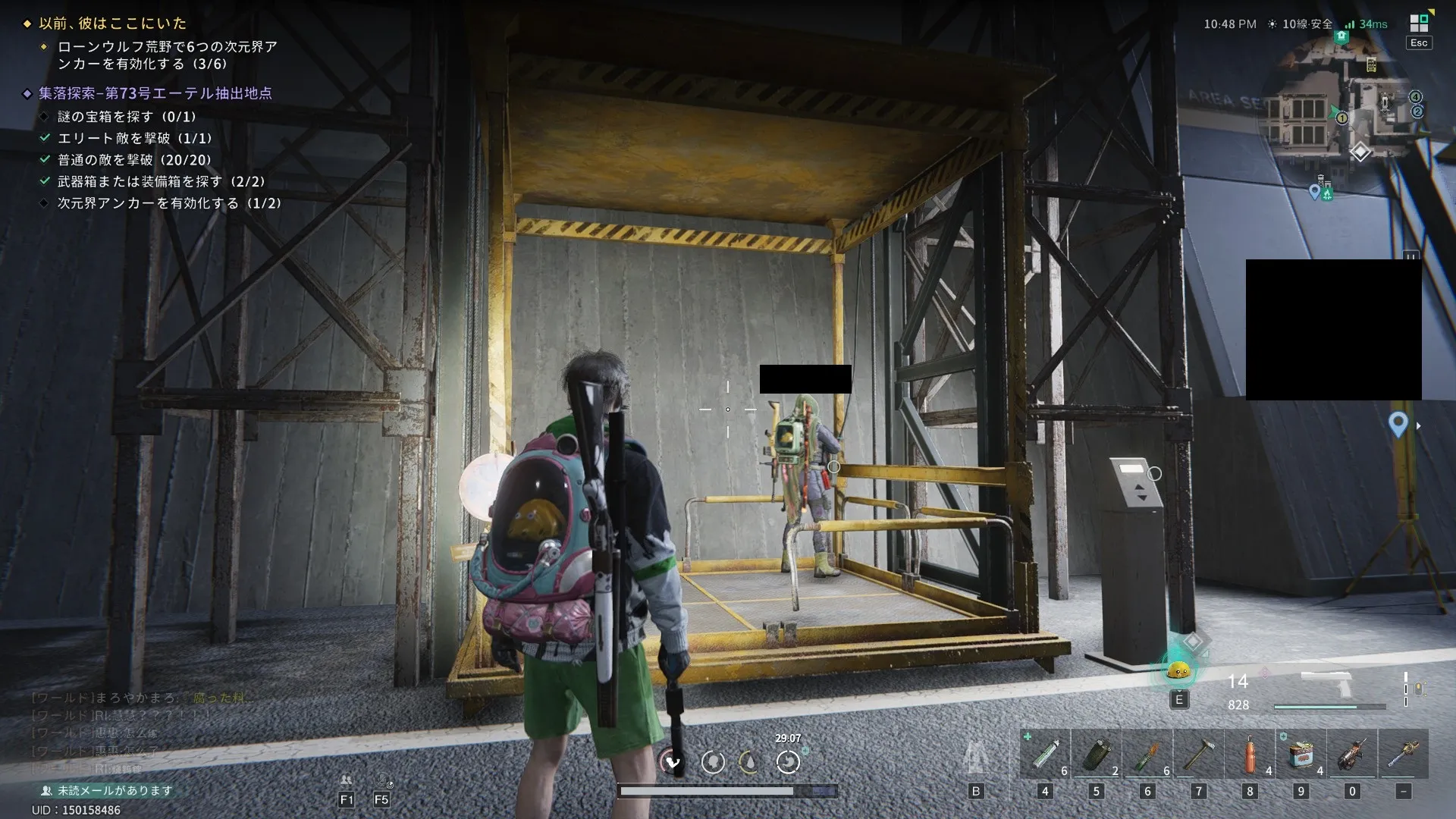This screenshot has height=819, width=1456.
Task: Click the equipped pistol weapon icon
Action: [x=1327, y=683]
